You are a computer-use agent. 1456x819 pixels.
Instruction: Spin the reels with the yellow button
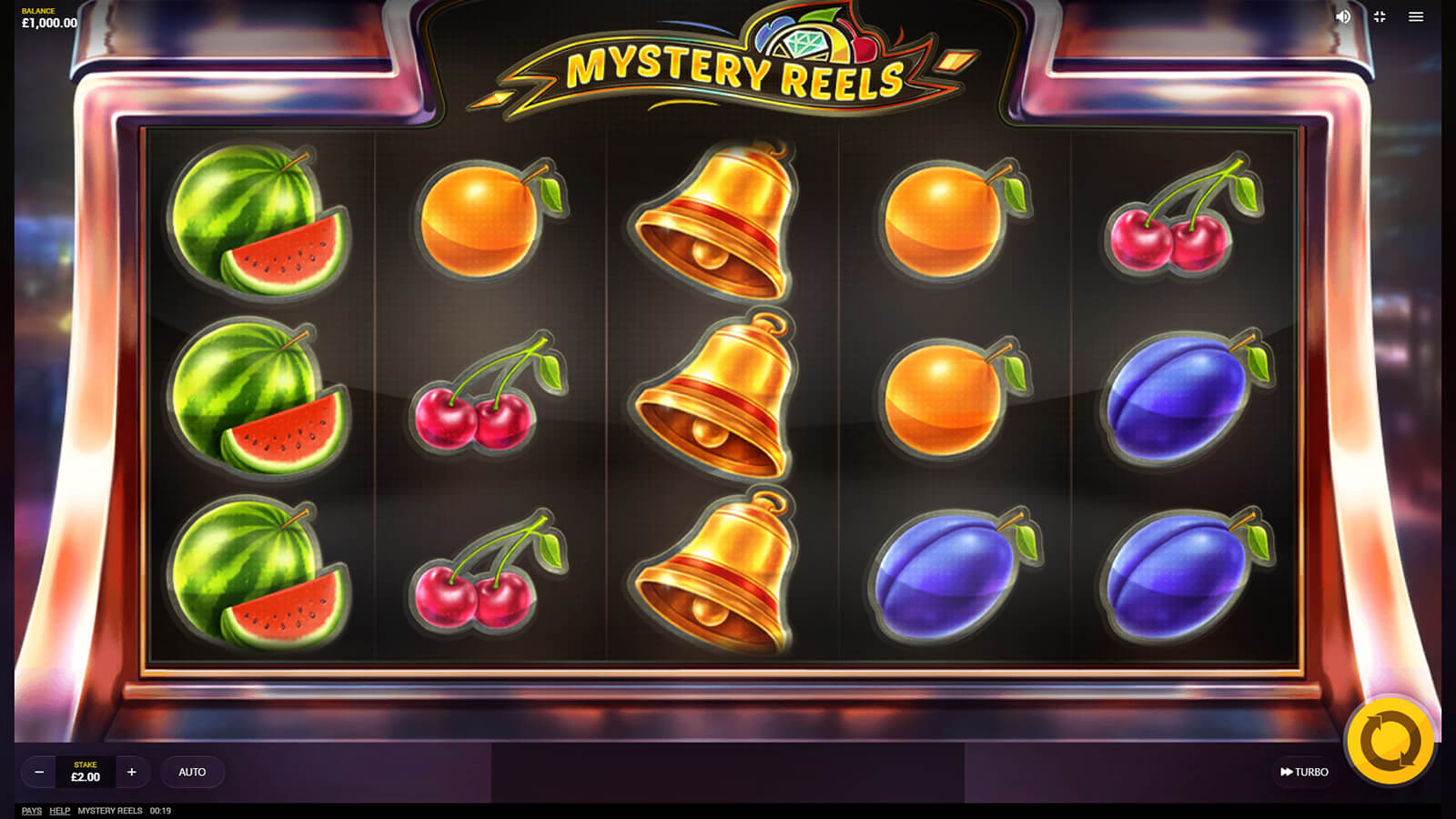click(x=1390, y=742)
